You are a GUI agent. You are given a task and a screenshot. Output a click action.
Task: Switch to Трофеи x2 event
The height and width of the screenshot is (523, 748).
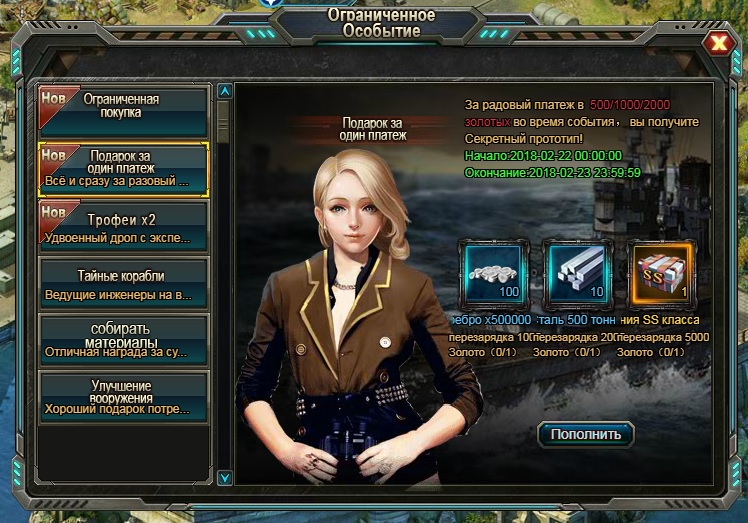click(123, 226)
